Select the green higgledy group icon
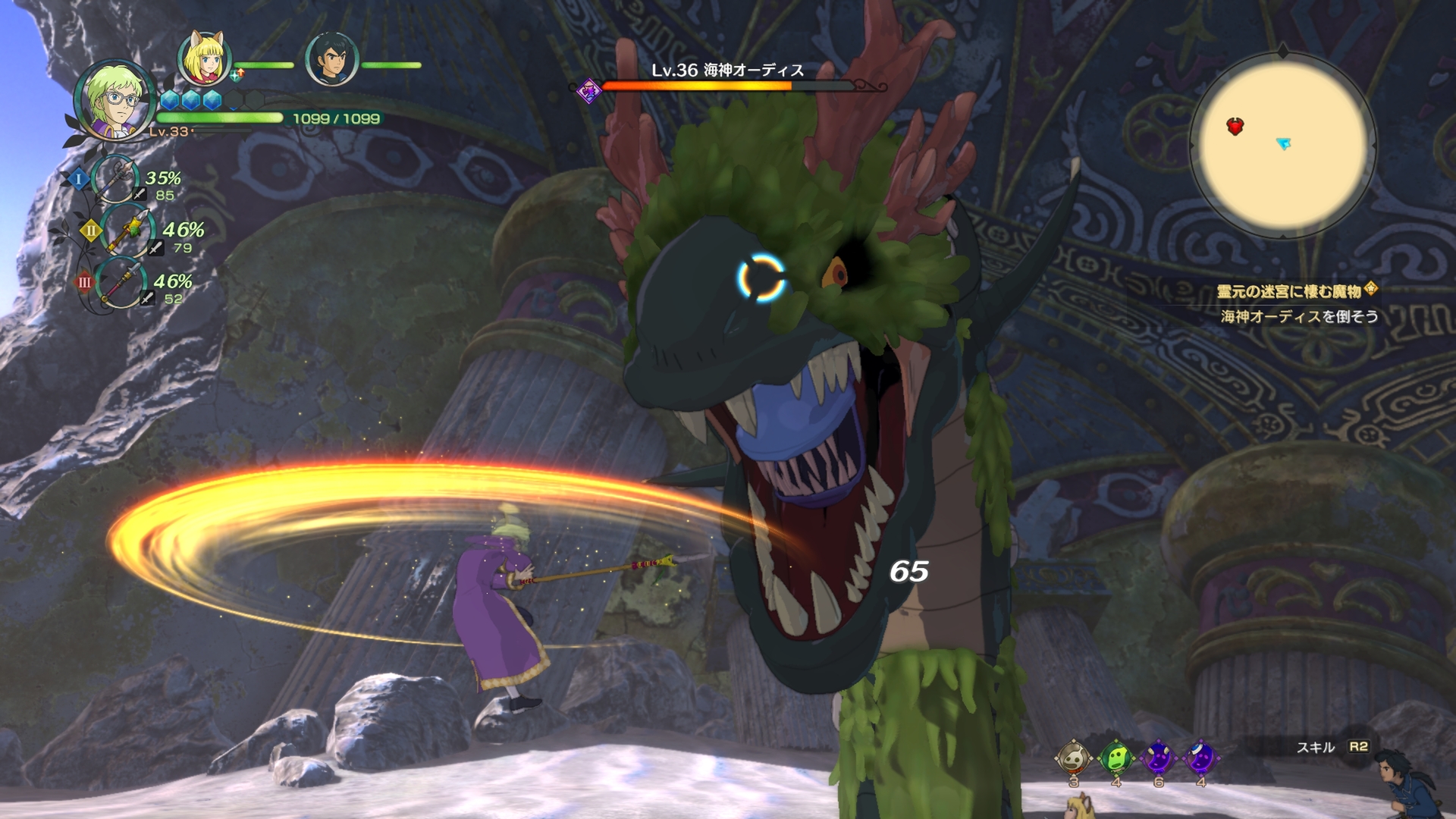This screenshot has height=819, width=1456. 1116,758
